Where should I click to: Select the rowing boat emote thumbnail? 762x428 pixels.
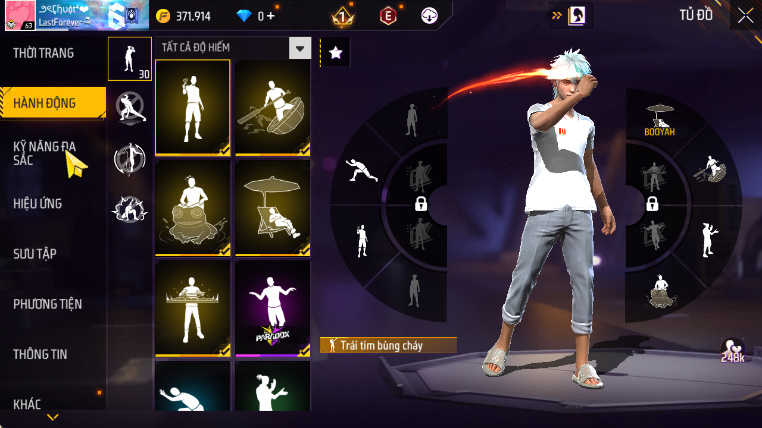click(272, 108)
